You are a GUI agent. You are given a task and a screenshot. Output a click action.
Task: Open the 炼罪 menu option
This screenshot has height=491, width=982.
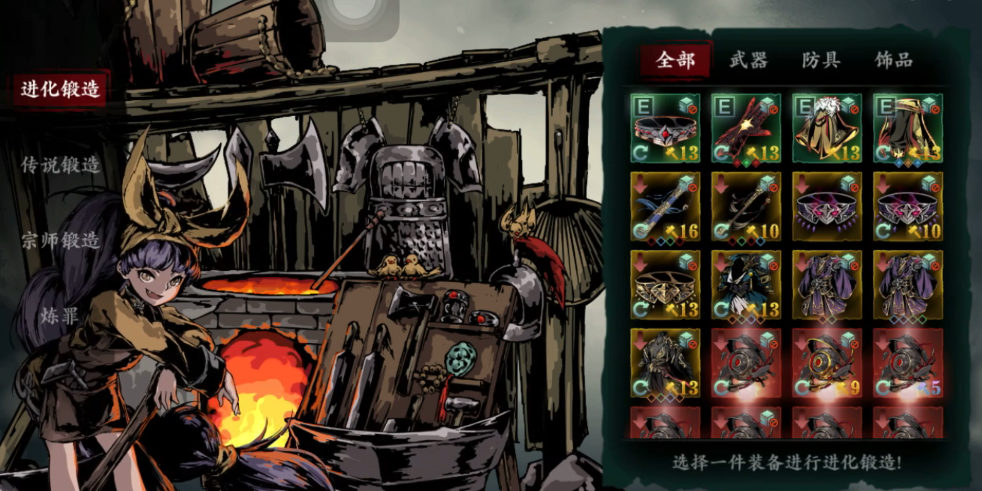pyautogui.click(x=61, y=316)
